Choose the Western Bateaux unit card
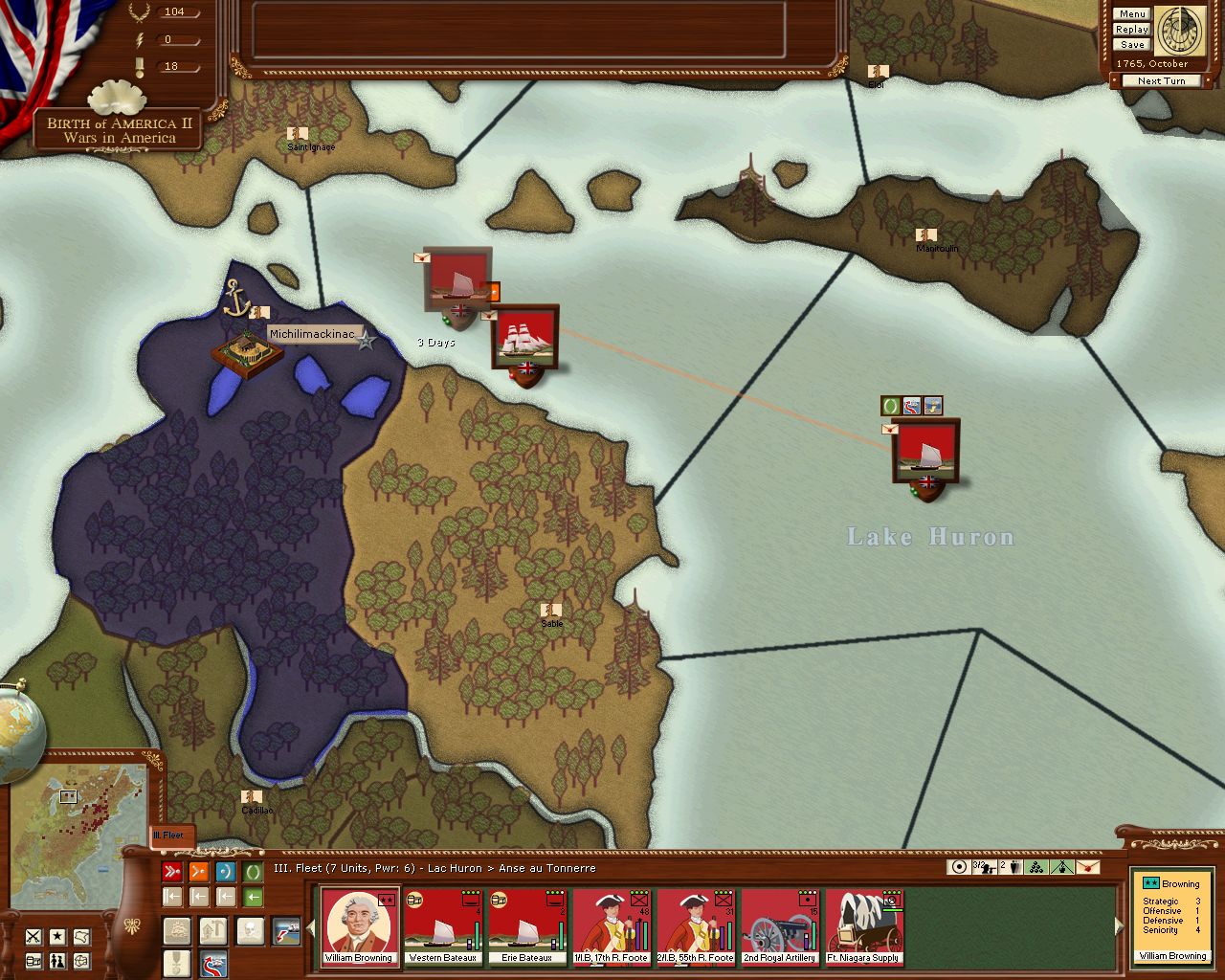The image size is (1225, 980). pyautogui.click(x=442, y=926)
